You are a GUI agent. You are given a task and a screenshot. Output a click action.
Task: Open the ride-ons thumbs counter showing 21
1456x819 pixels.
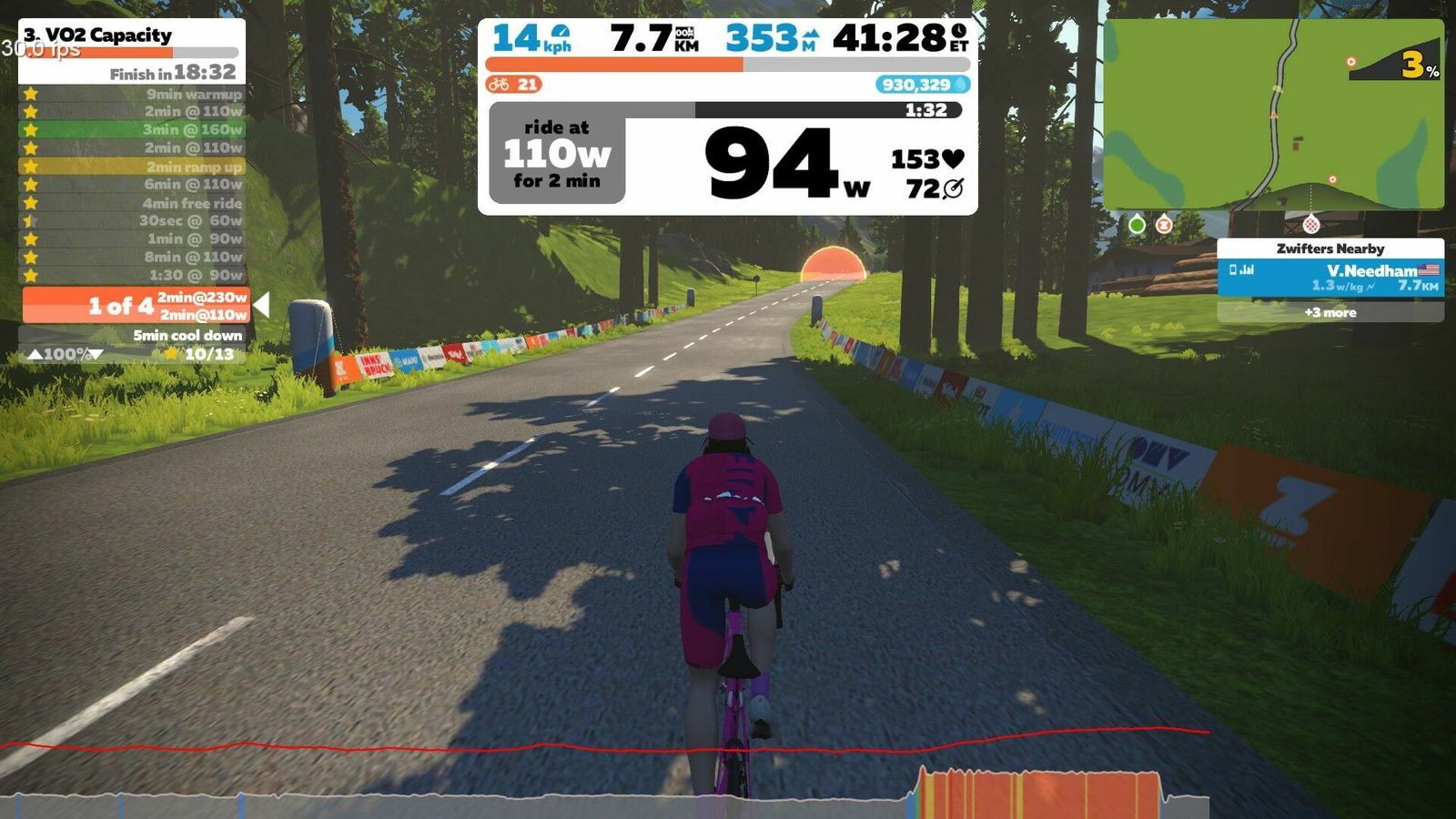(x=514, y=85)
